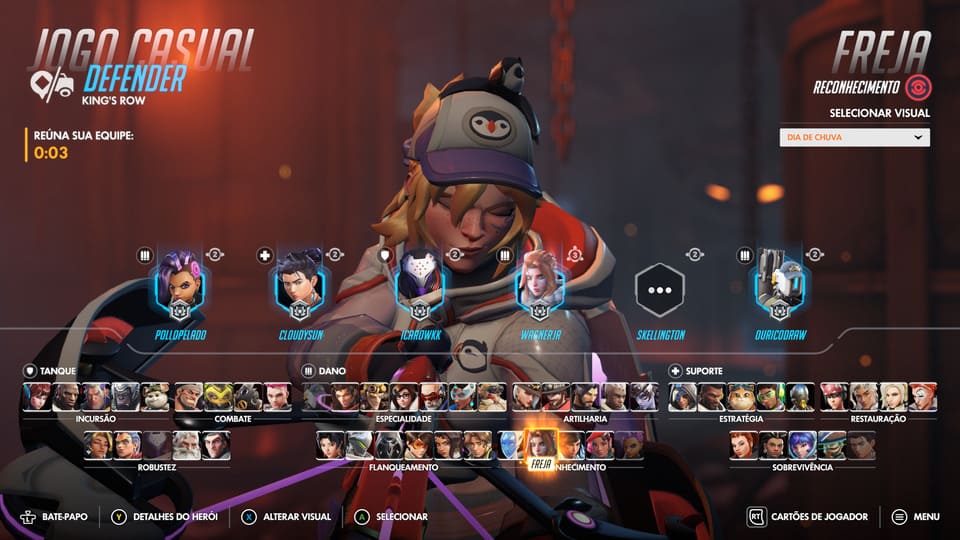Screen dimensions: 960x540
Task: Choose Zarya in the Combate group
Action: (x=277, y=396)
